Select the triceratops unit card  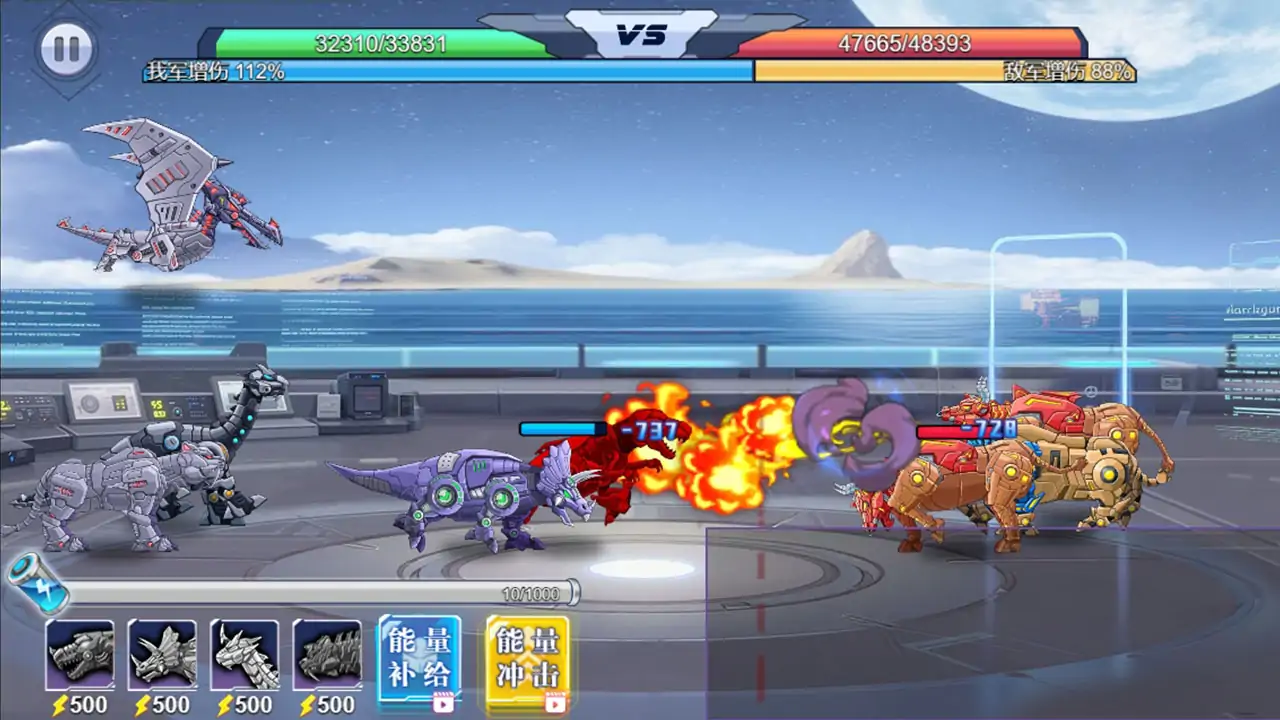[162, 654]
